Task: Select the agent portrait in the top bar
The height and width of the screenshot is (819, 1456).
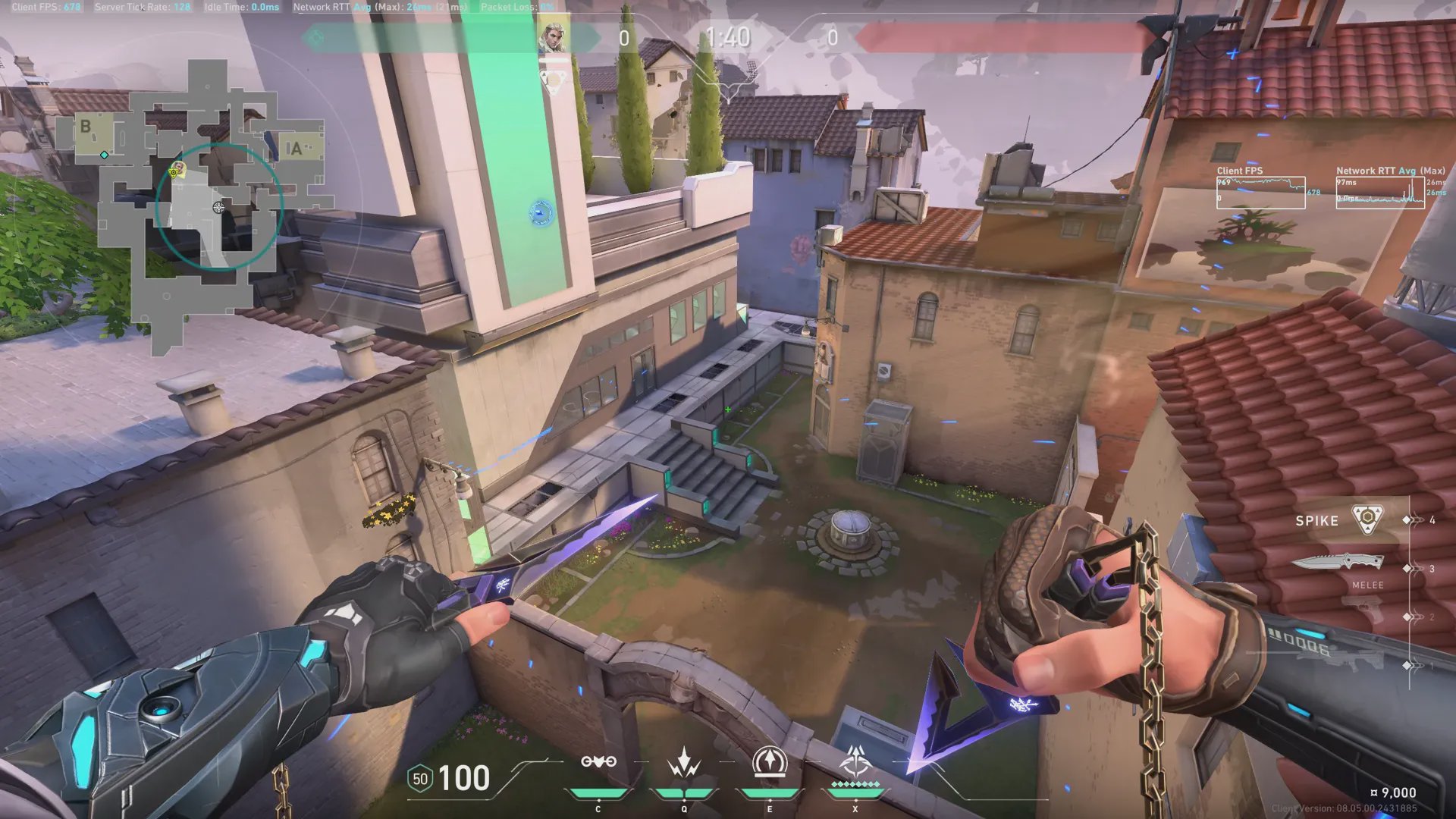Action: (553, 38)
